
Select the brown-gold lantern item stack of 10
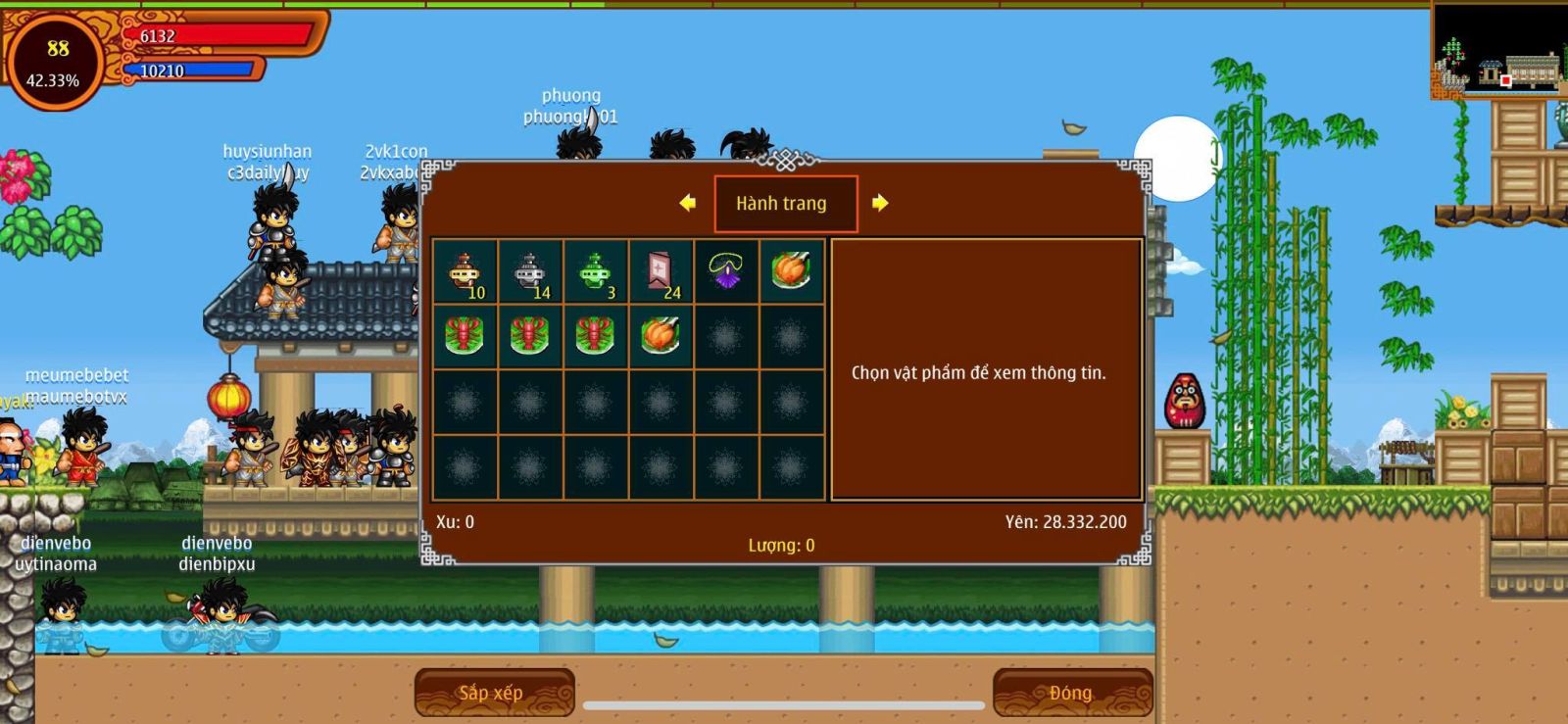click(x=465, y=272)
